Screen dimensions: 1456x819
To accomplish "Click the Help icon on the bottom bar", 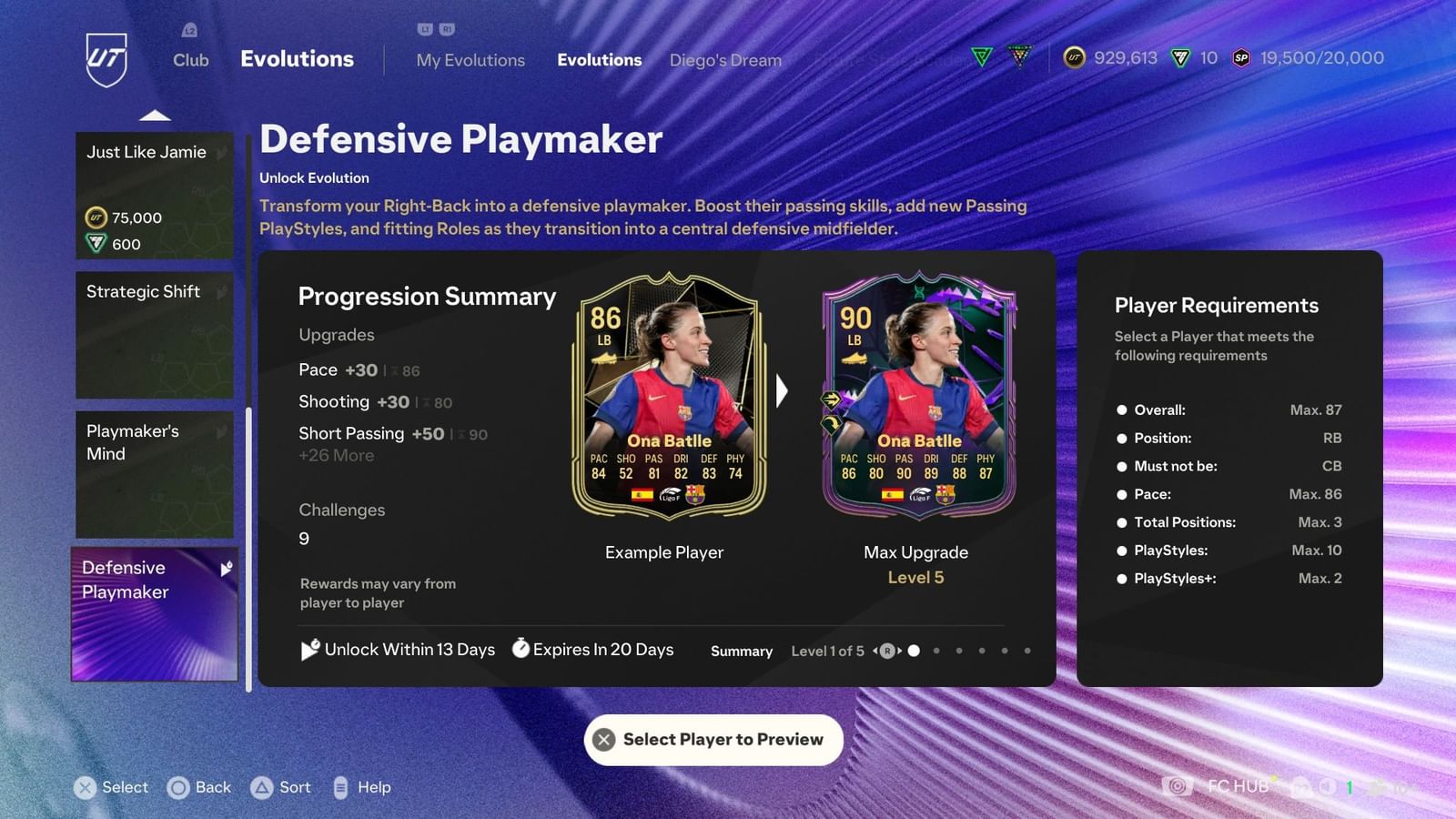I will point(341,787).
